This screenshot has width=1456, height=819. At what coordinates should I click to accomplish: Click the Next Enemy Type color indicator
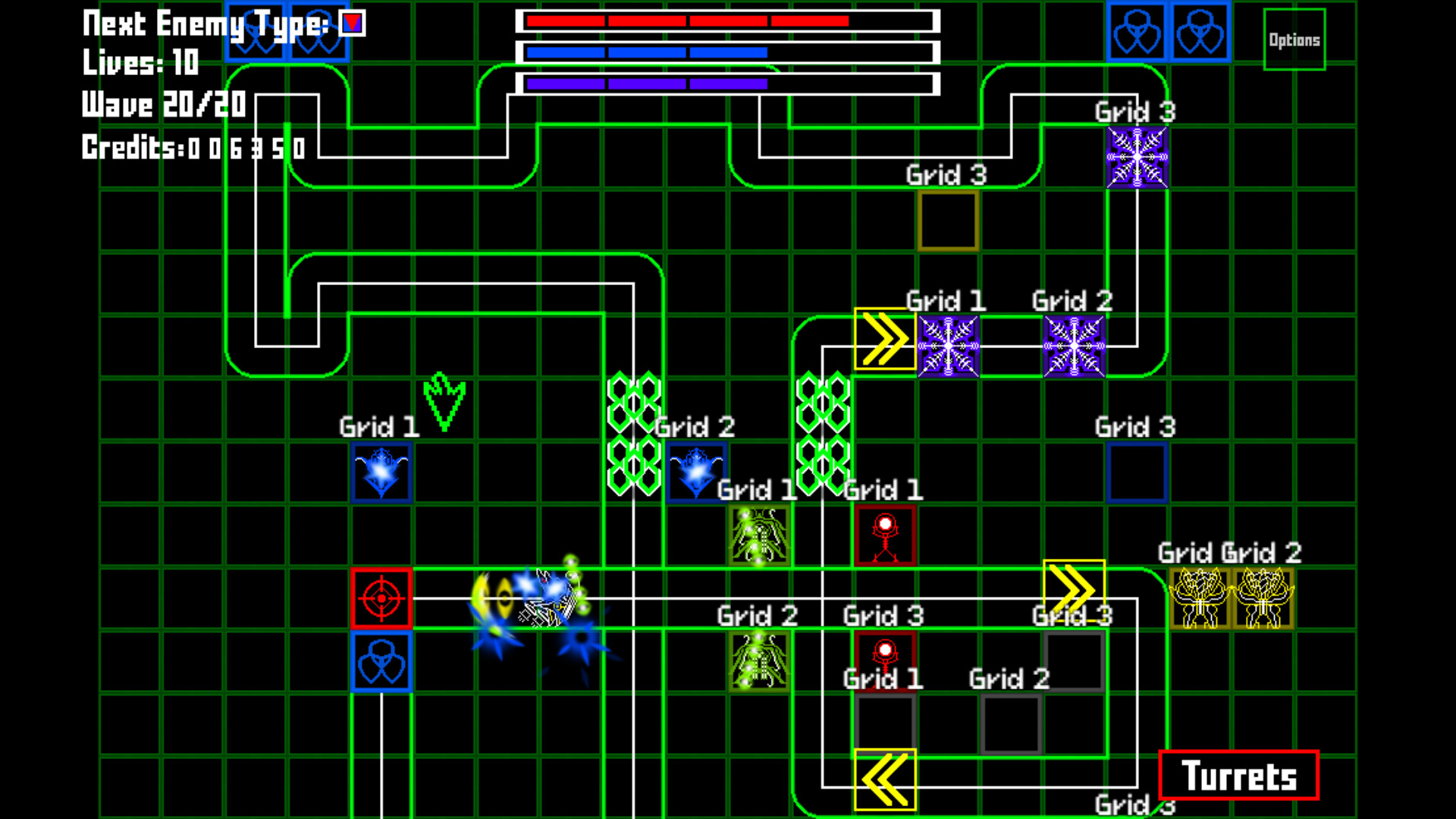point(351,23)
